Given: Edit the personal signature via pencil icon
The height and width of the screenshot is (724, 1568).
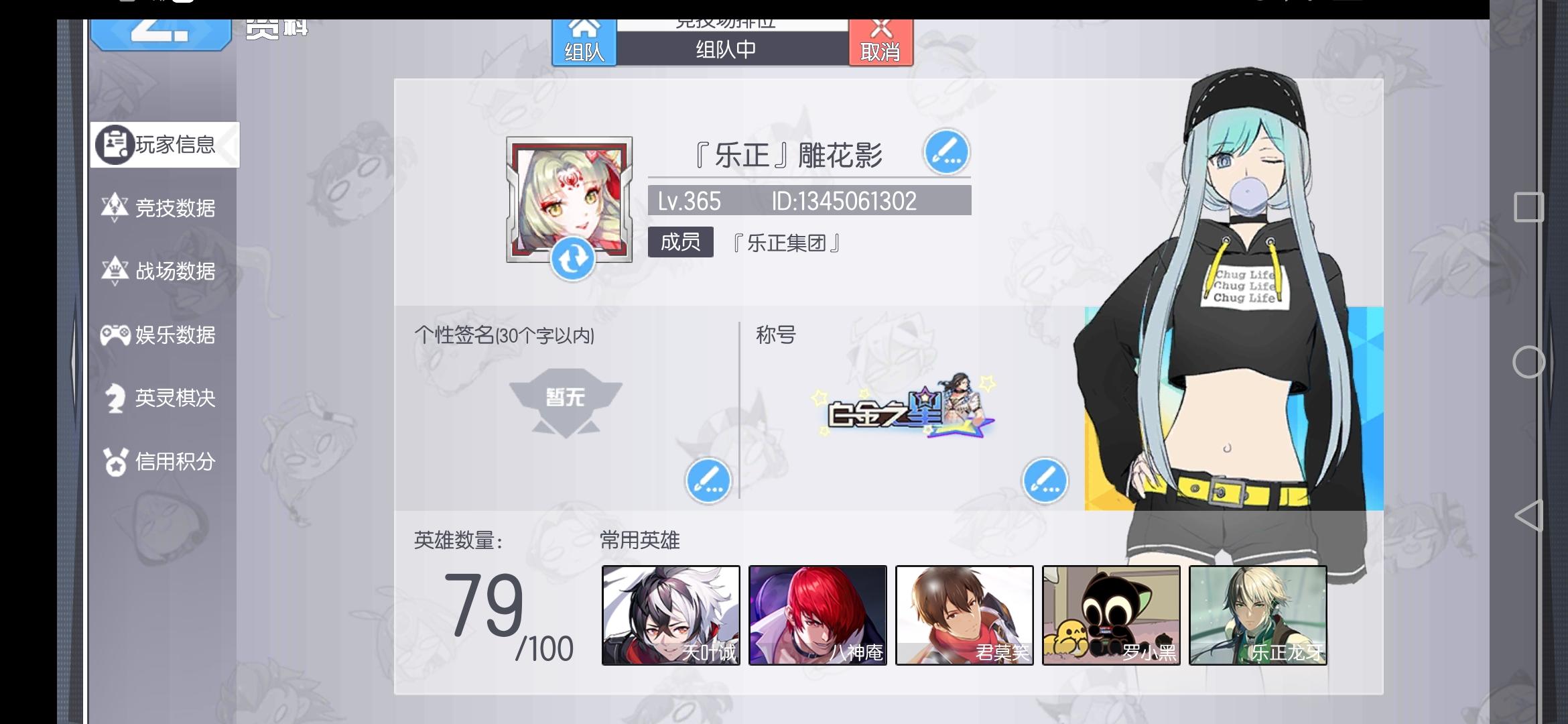Looking at the screenshot, I should click(x=709, y=481).
